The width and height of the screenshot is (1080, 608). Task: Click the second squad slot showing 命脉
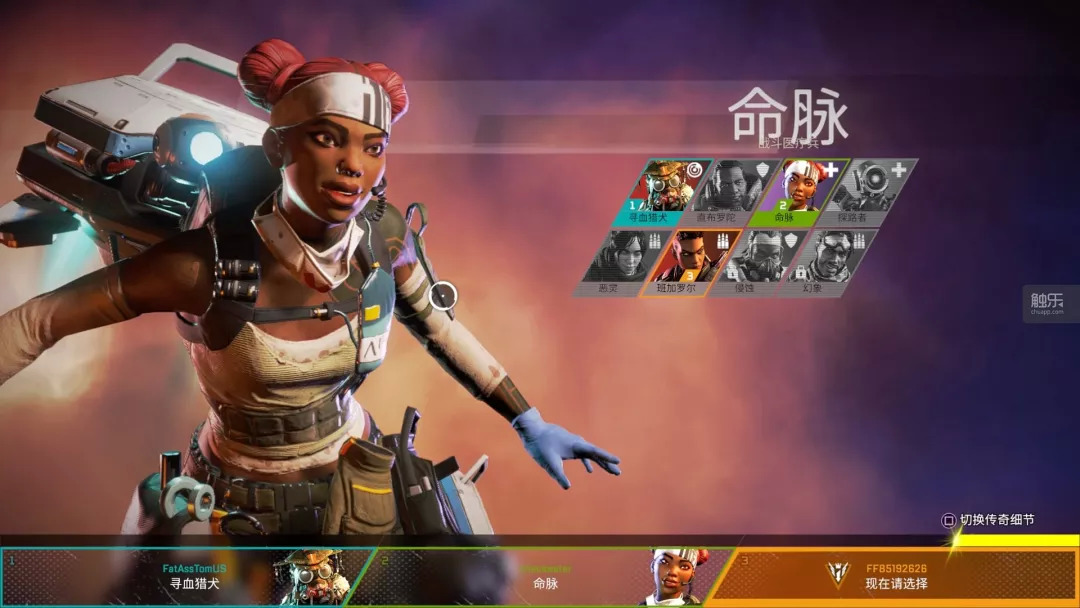pyautogui.click(x=545, y=576)
